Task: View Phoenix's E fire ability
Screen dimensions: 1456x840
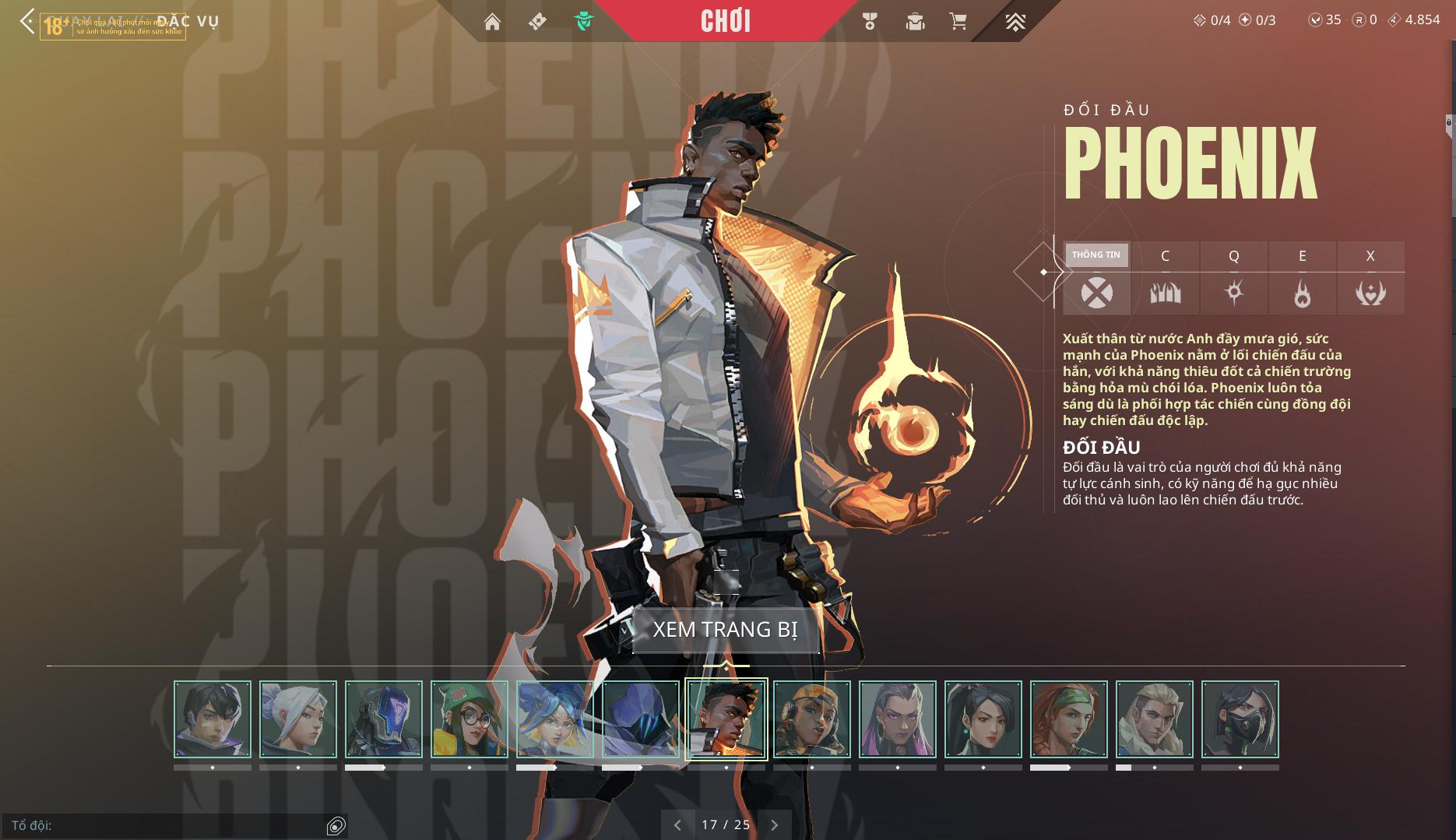Action: [1302, 293]
